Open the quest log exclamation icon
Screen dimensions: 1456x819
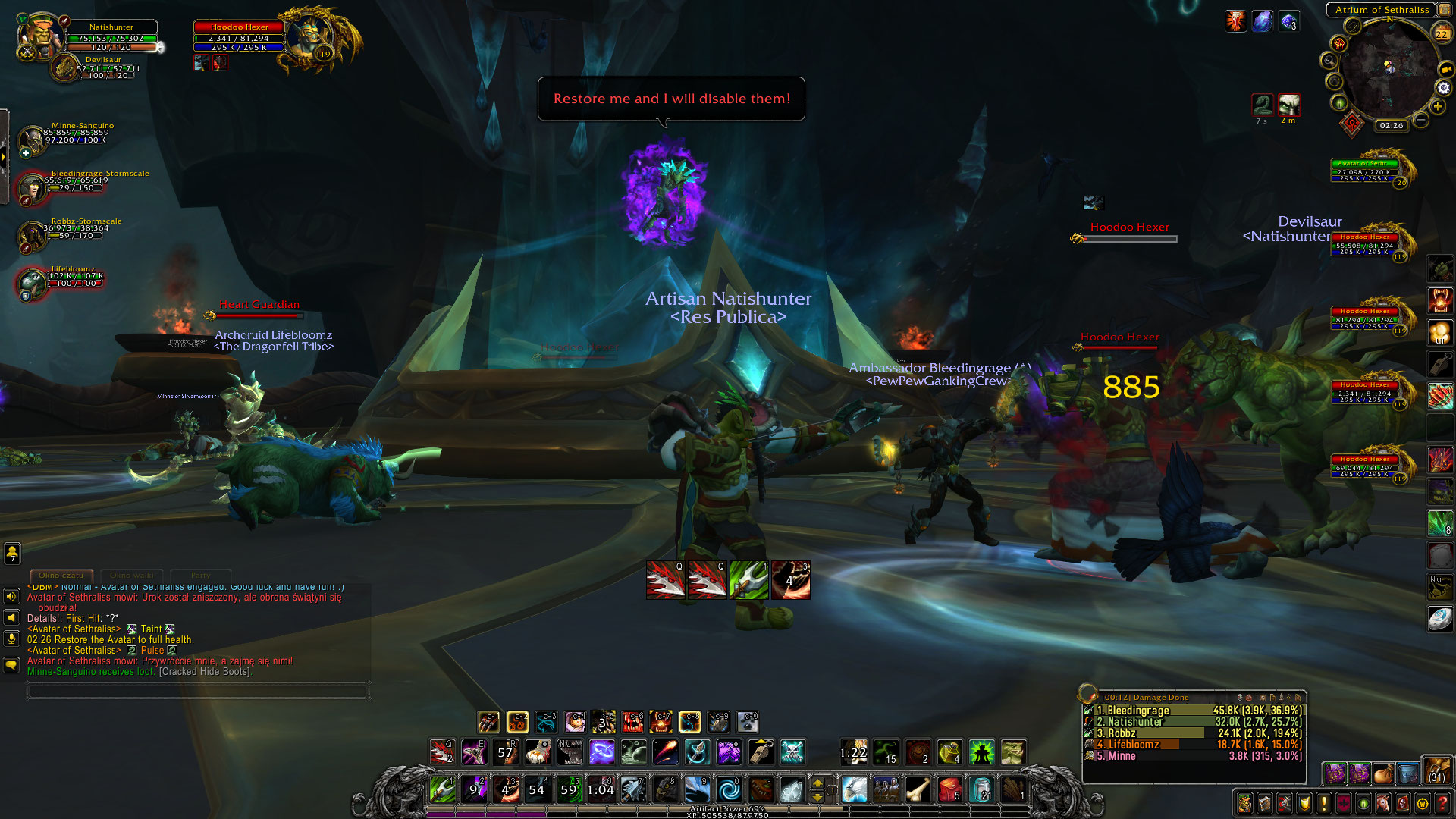(1323, 804)
